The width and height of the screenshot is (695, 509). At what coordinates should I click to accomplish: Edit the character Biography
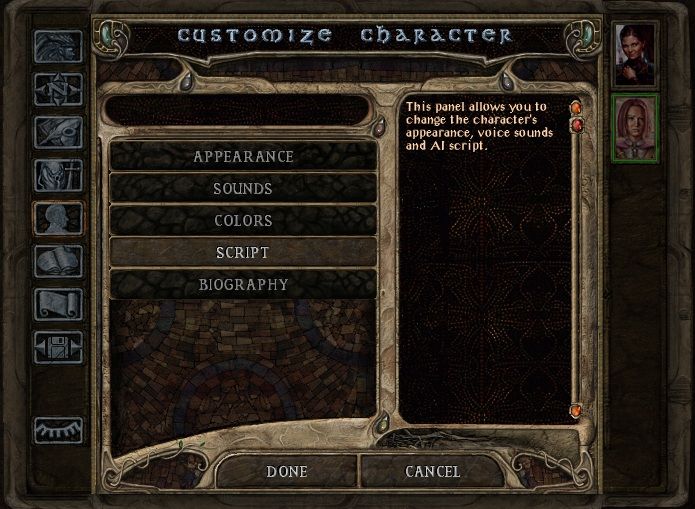pos(243,284)
